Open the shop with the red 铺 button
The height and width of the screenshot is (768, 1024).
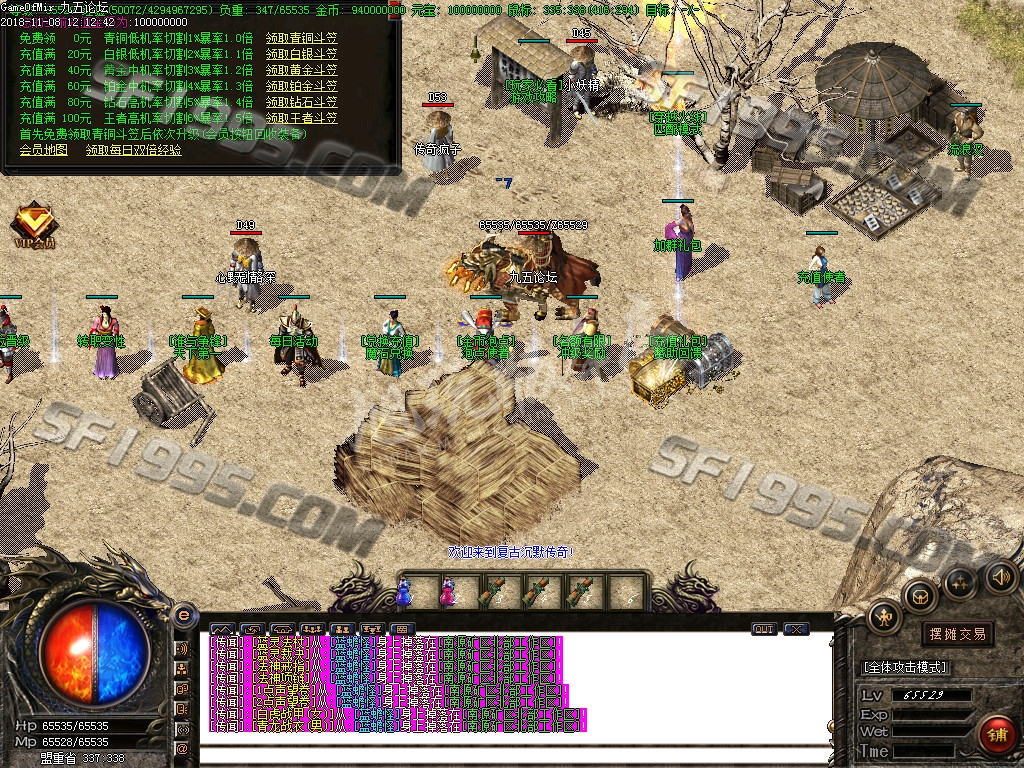[996, 736]
